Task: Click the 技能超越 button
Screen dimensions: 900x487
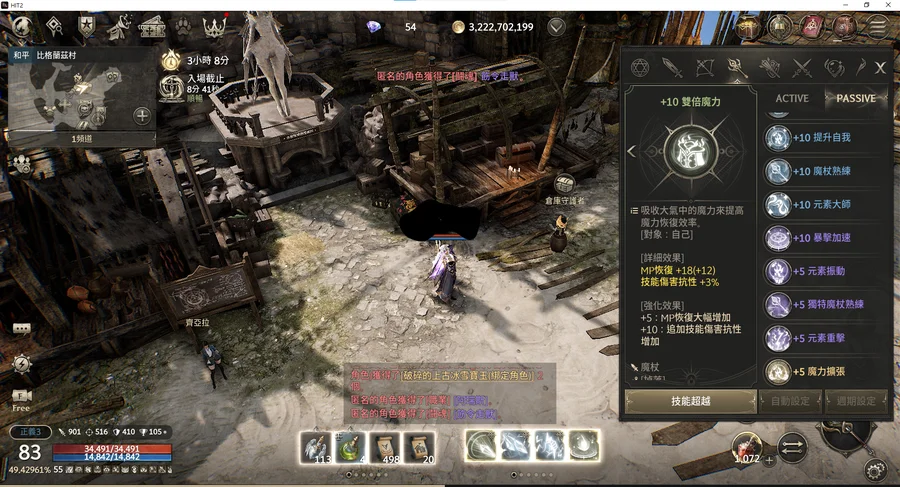Action: [x=690, y=401]
